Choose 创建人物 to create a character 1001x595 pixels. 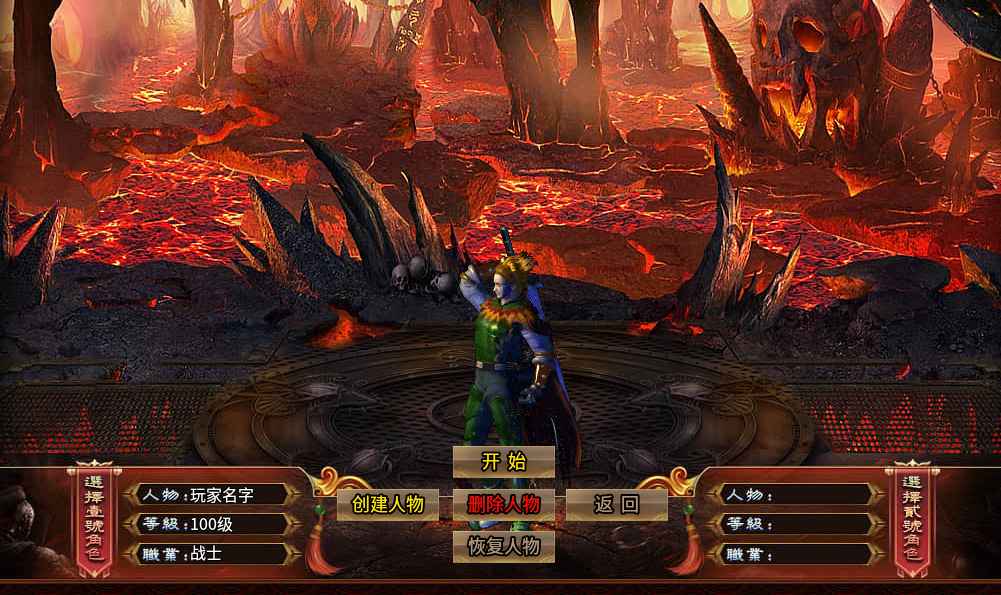388,504
